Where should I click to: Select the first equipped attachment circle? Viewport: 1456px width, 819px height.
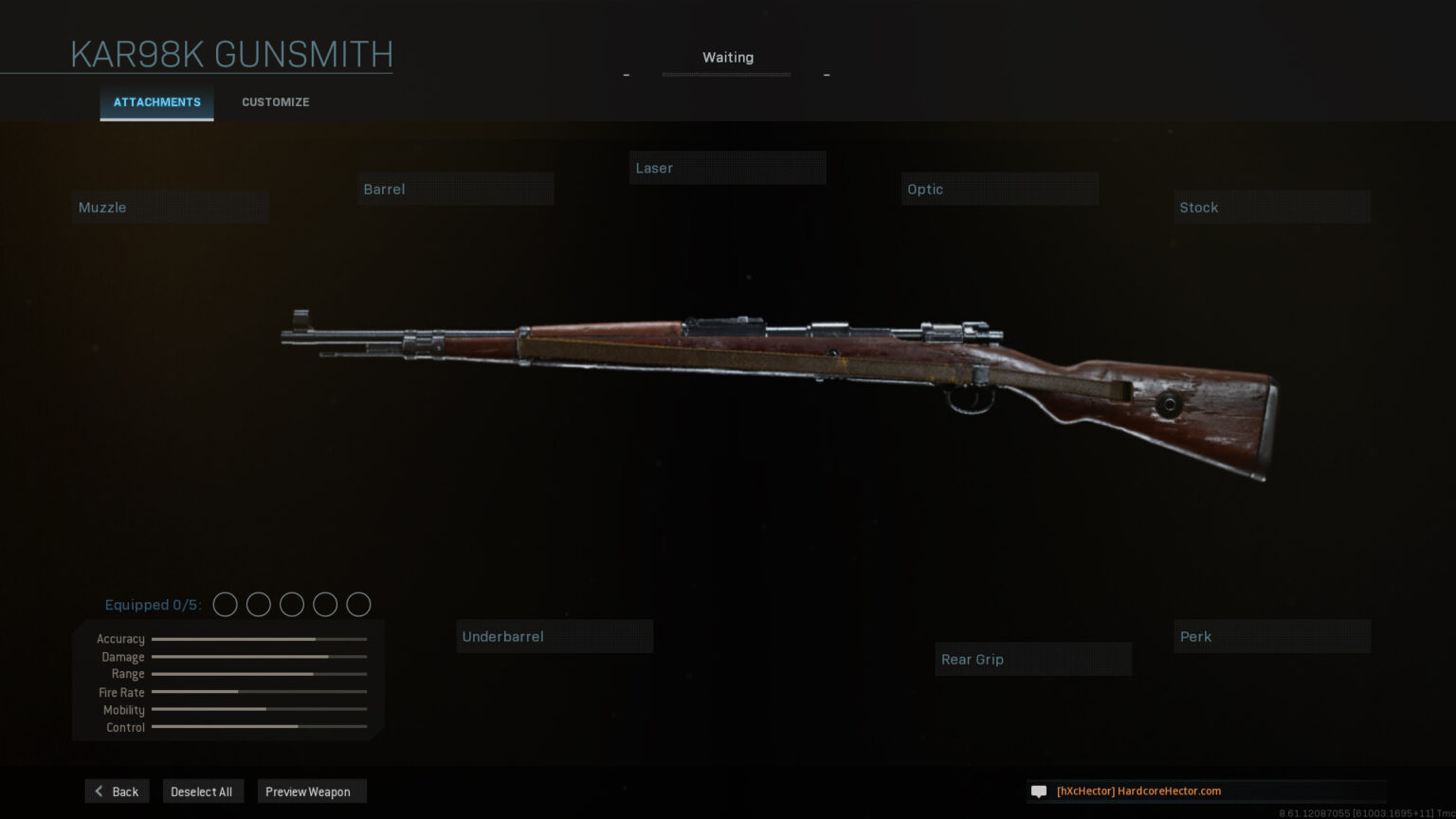tap(226, 604)
